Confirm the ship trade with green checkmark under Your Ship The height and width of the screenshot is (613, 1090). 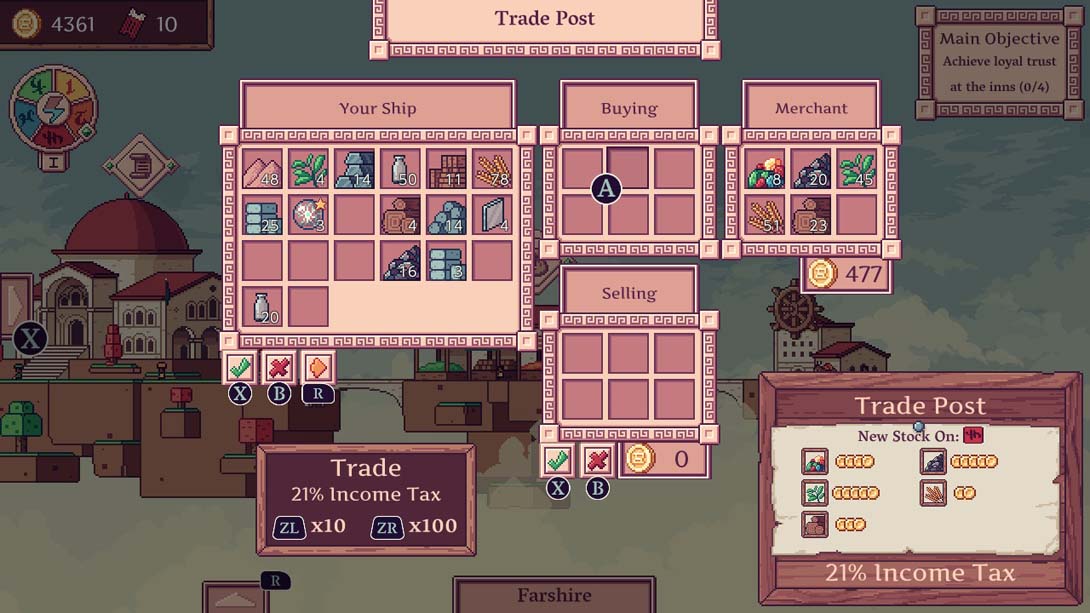point(239,367)
